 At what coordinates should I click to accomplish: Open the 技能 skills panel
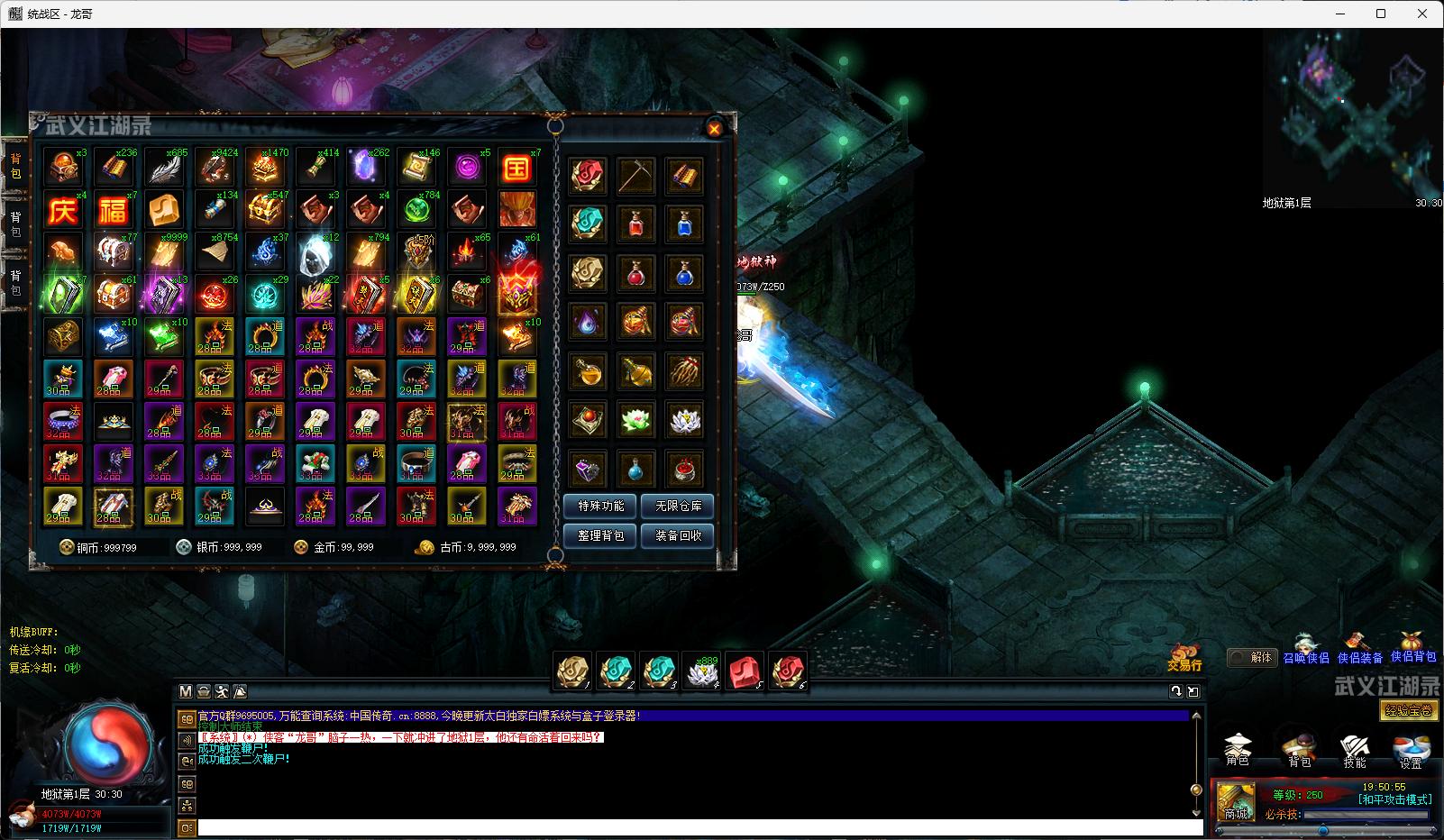coord(1355,749)
